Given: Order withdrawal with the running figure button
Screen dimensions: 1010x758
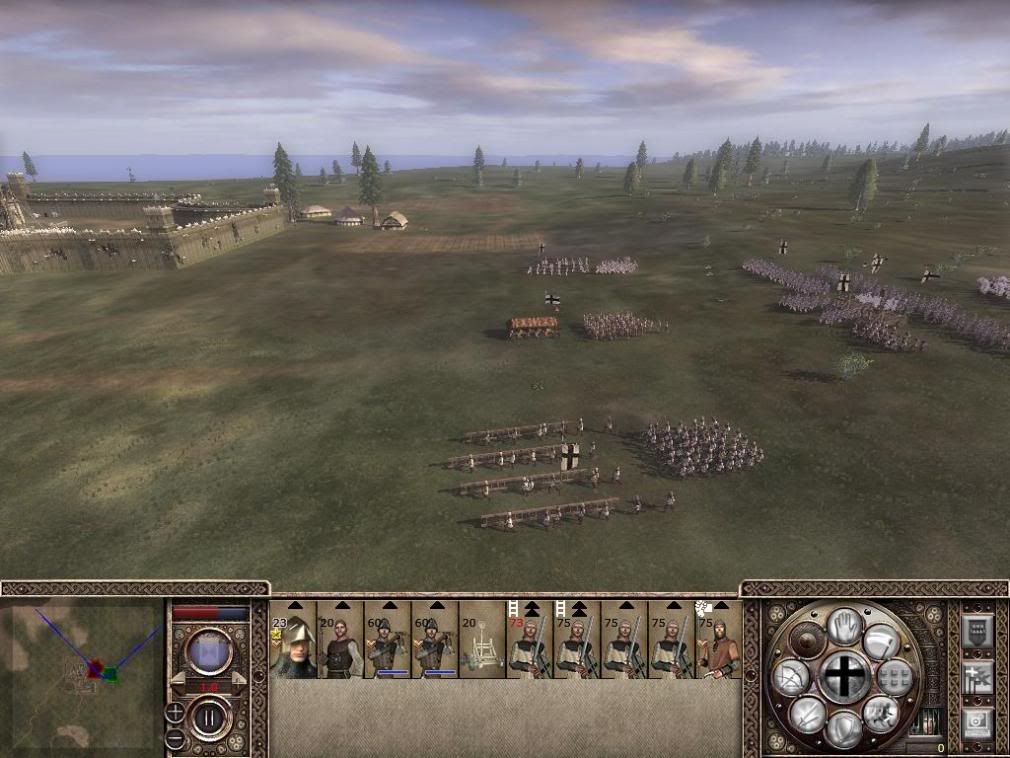Looking at the screenshot, I should (x=880, y=713).
